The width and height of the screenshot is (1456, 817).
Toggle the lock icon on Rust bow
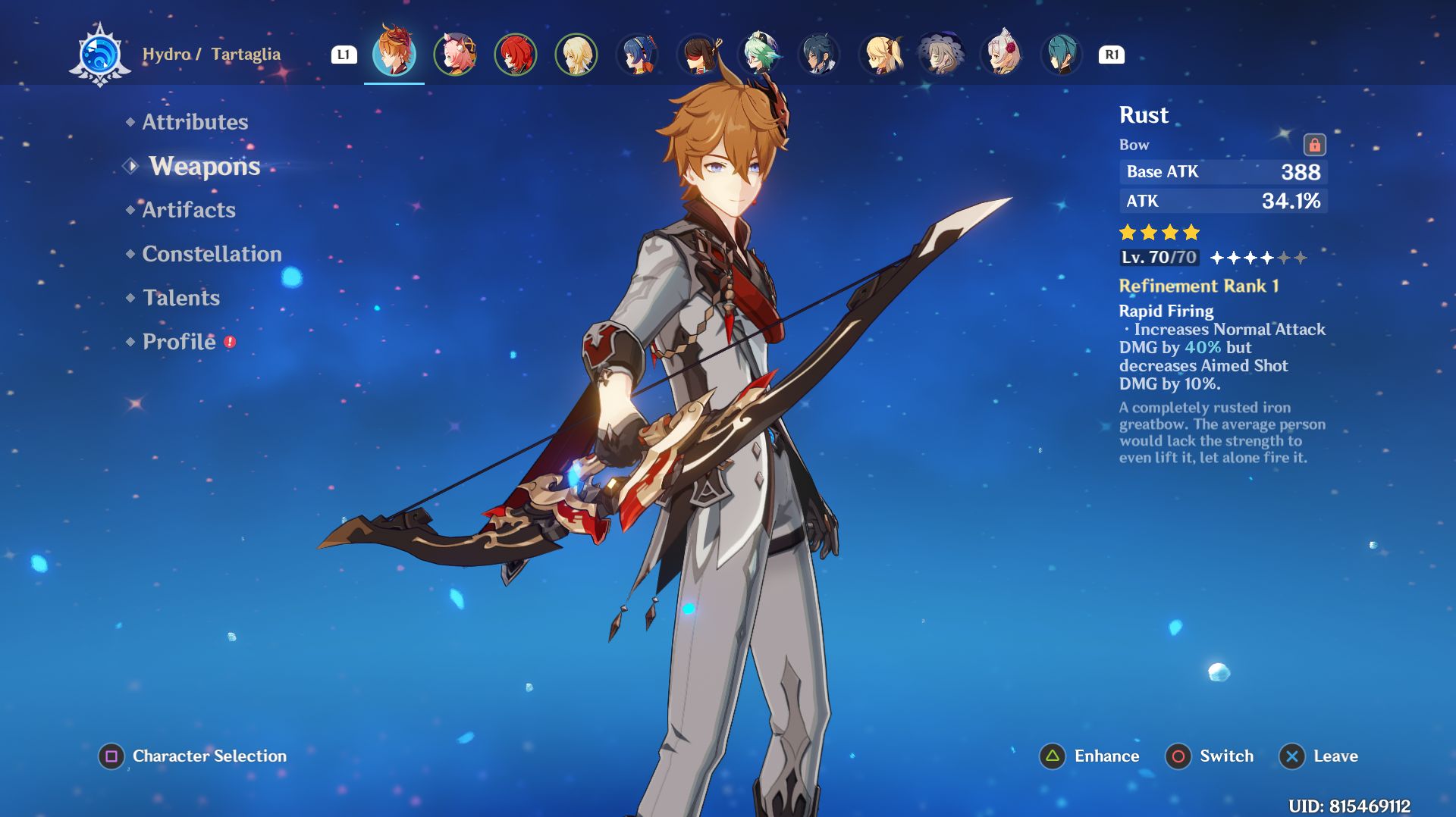1314,144
